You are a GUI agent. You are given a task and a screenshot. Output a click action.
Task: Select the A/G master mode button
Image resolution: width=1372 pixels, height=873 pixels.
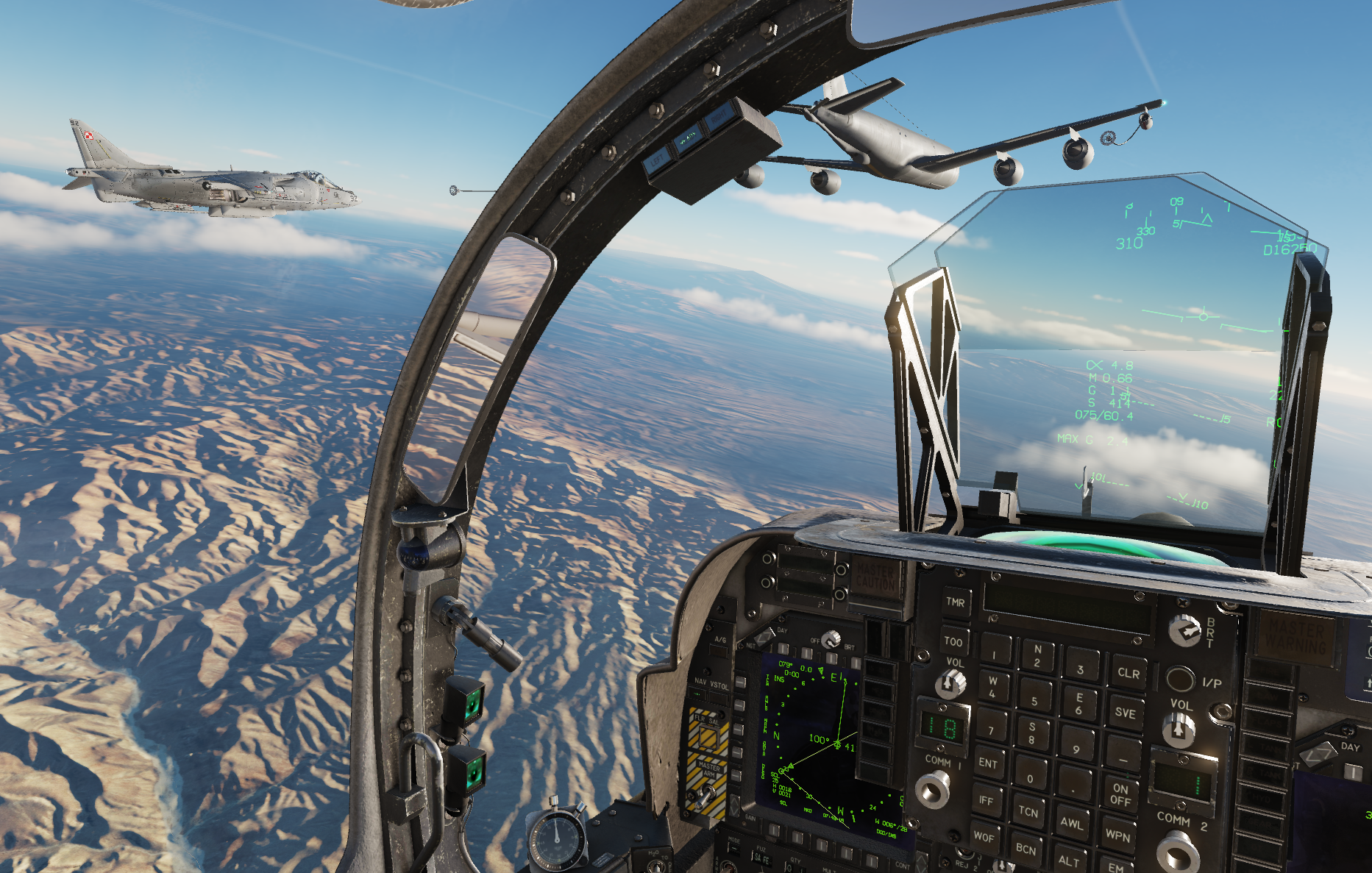pos(720,649)
